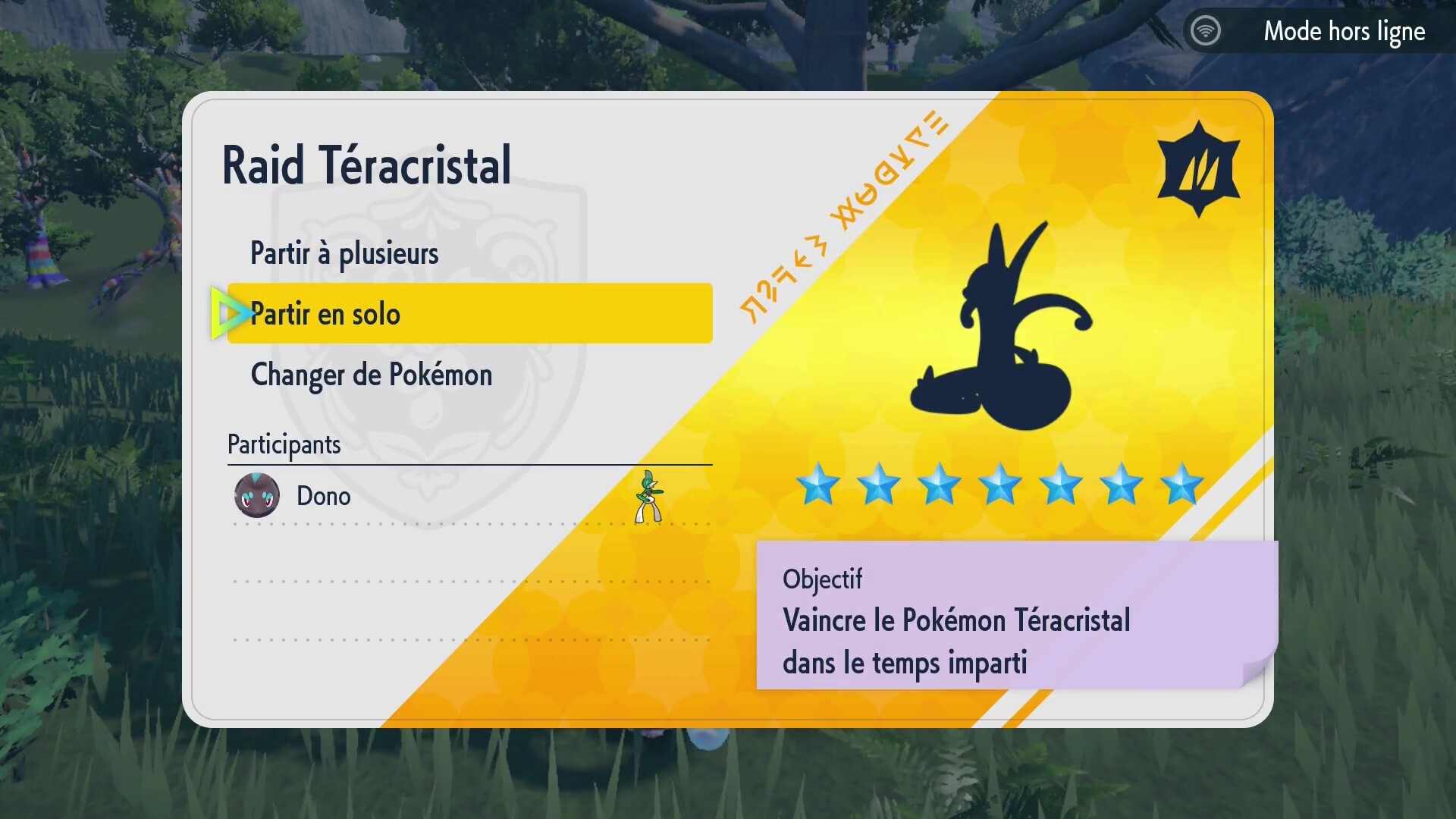Click the first difficulty star
Screen dimensions: 1456x819
pos(819,485)
